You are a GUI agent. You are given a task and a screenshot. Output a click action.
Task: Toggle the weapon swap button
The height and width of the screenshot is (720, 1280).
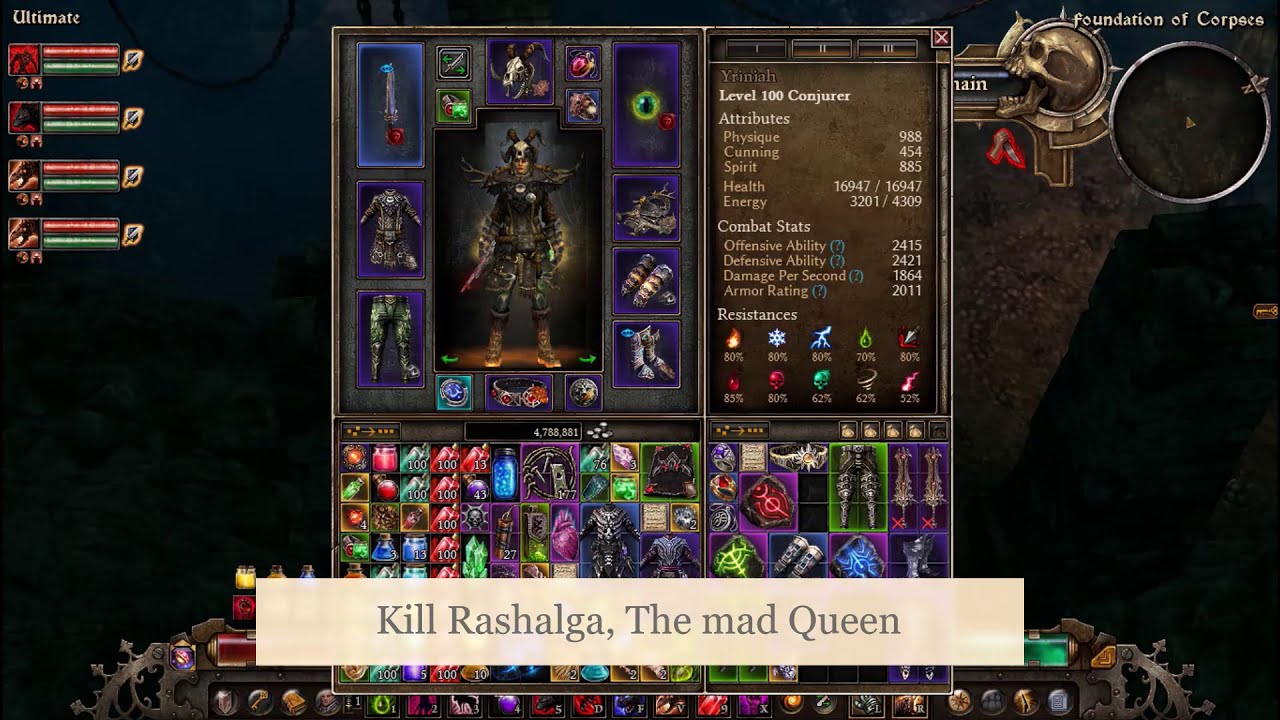(x=454, y=63)
